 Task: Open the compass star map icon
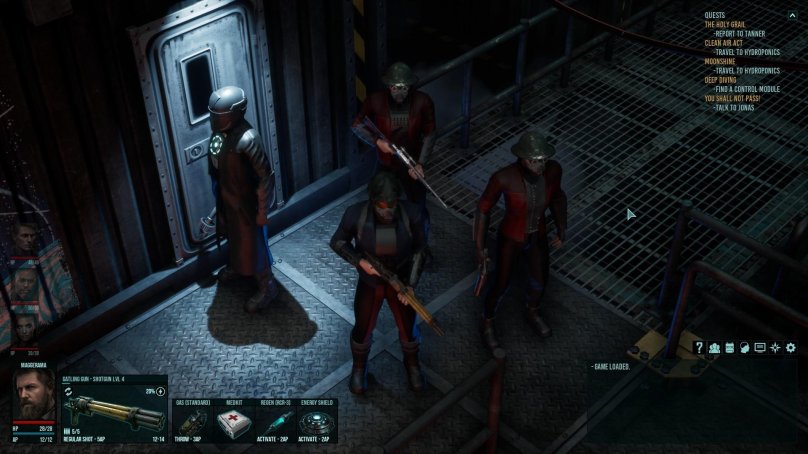(x=774, y=348)
